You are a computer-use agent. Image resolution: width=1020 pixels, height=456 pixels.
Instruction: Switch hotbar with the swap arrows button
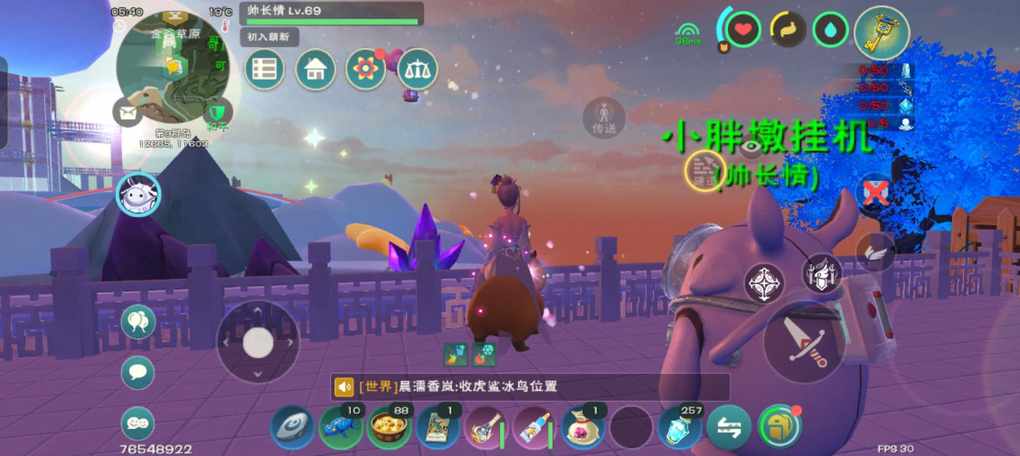point(728,428)
